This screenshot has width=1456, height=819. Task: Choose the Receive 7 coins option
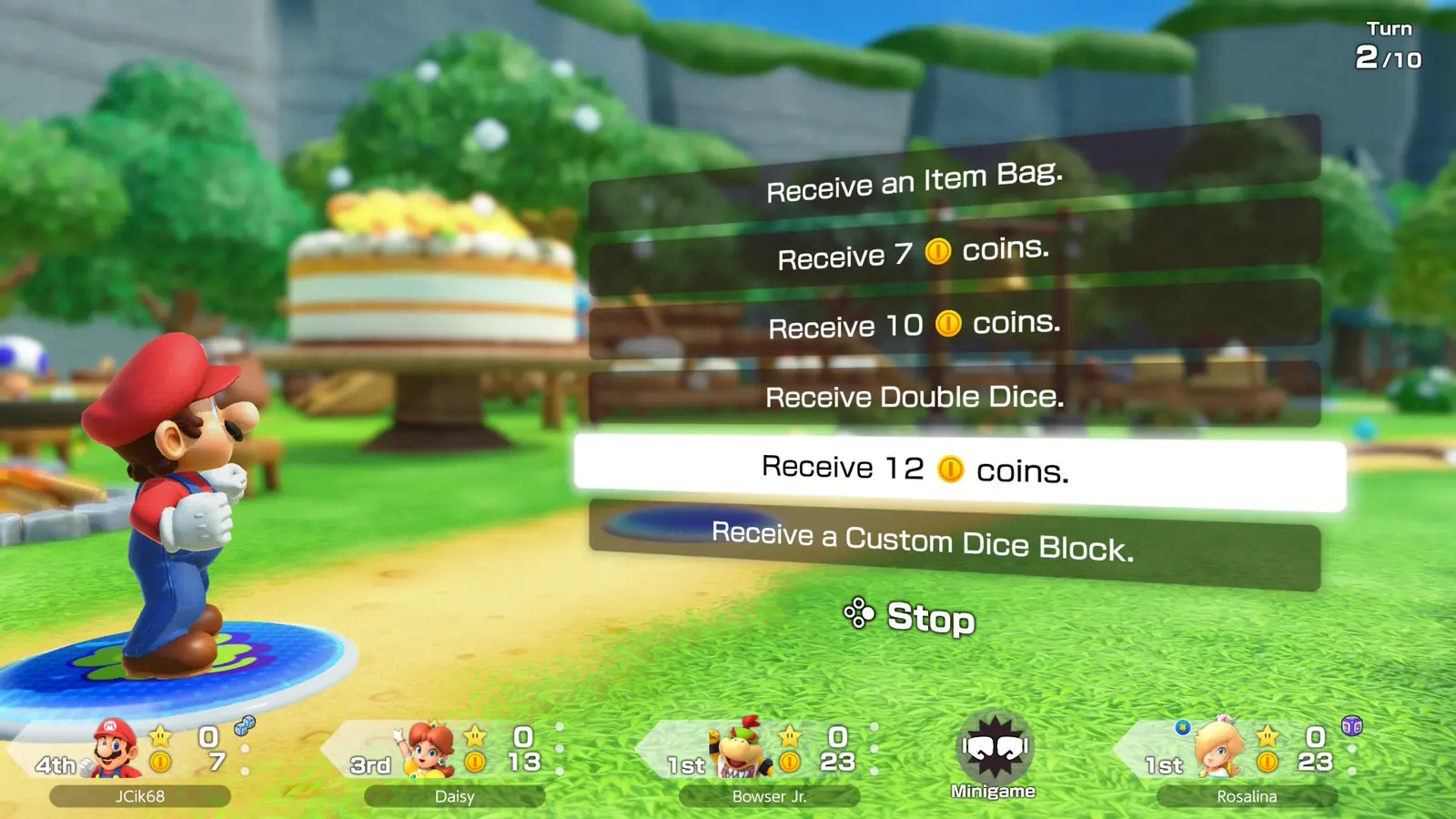coord(914,253)
